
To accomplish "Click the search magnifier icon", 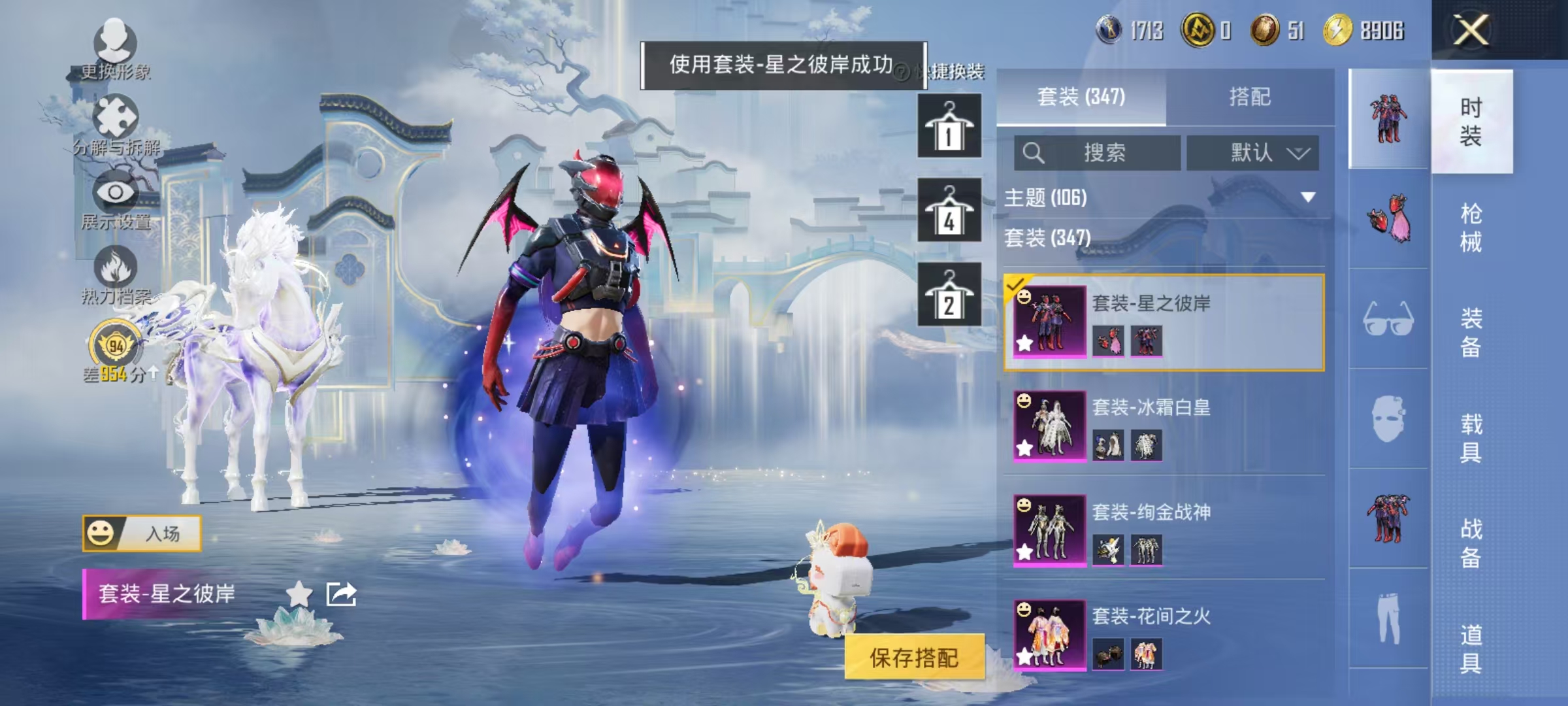I will pyautogui.click(x=1034, y=154).
